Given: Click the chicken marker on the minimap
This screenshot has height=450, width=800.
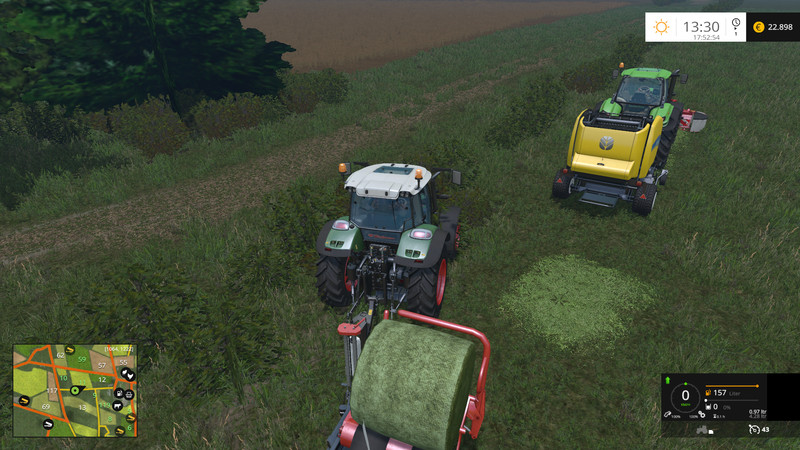Looking at the screenshot, I should [129, 374].
